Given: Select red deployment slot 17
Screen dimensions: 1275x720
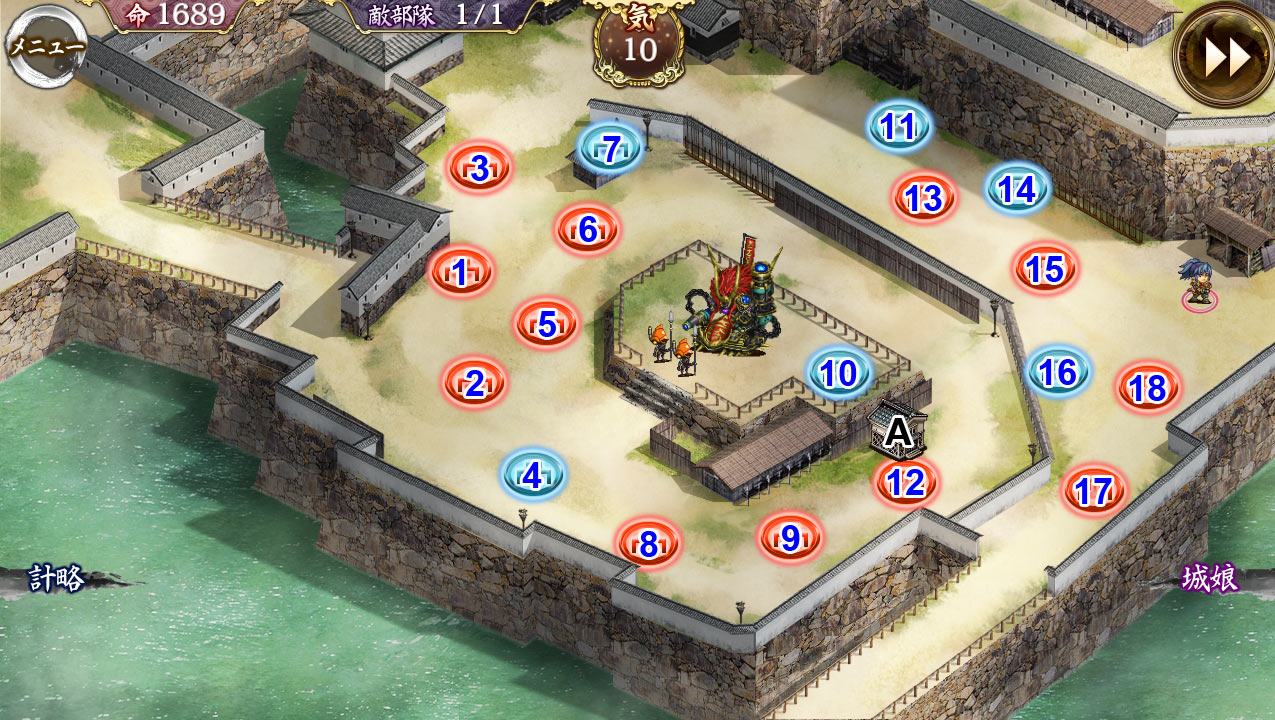Looking at the screenshot, I should (x=1094, y=491).
